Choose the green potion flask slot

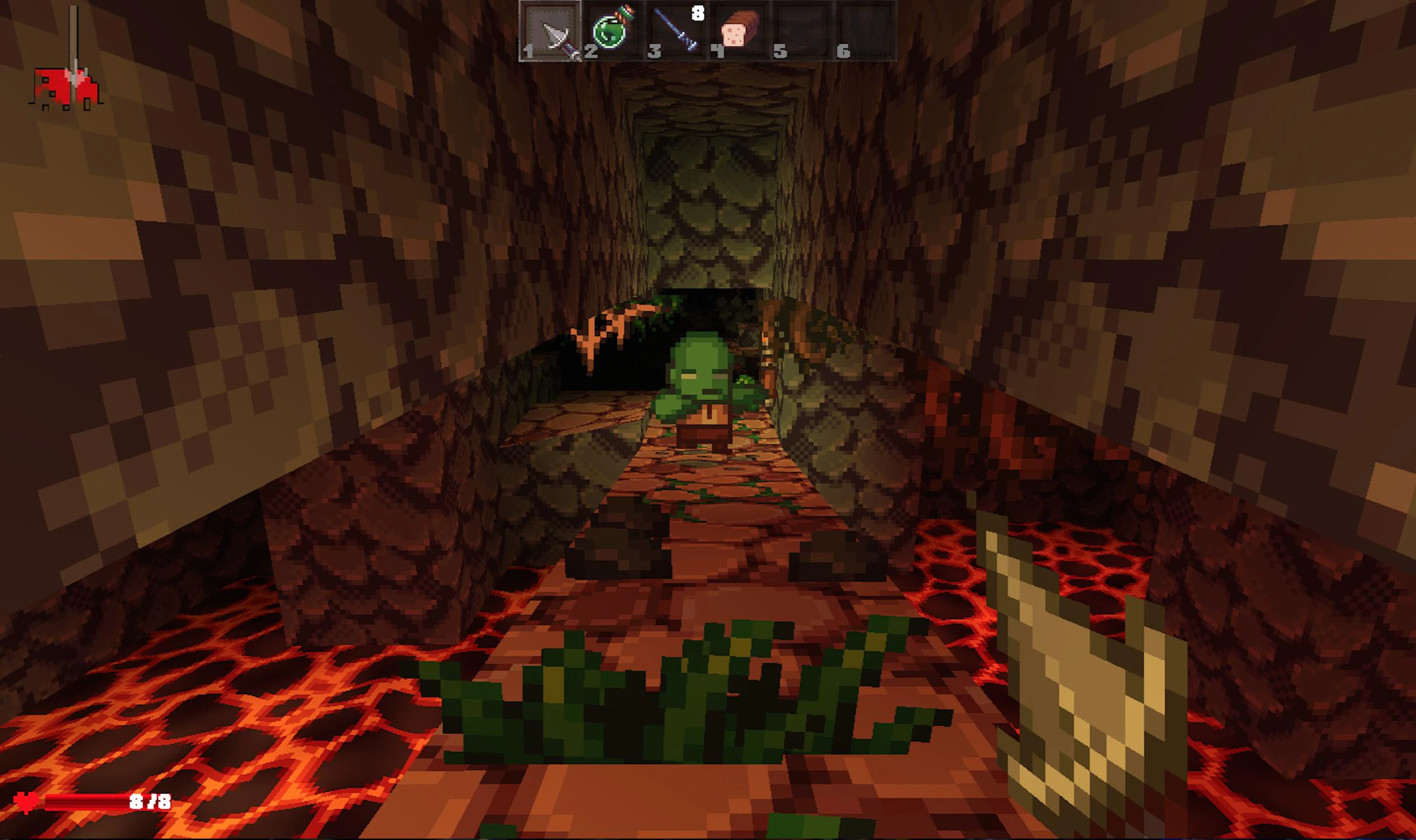(613, 32)
